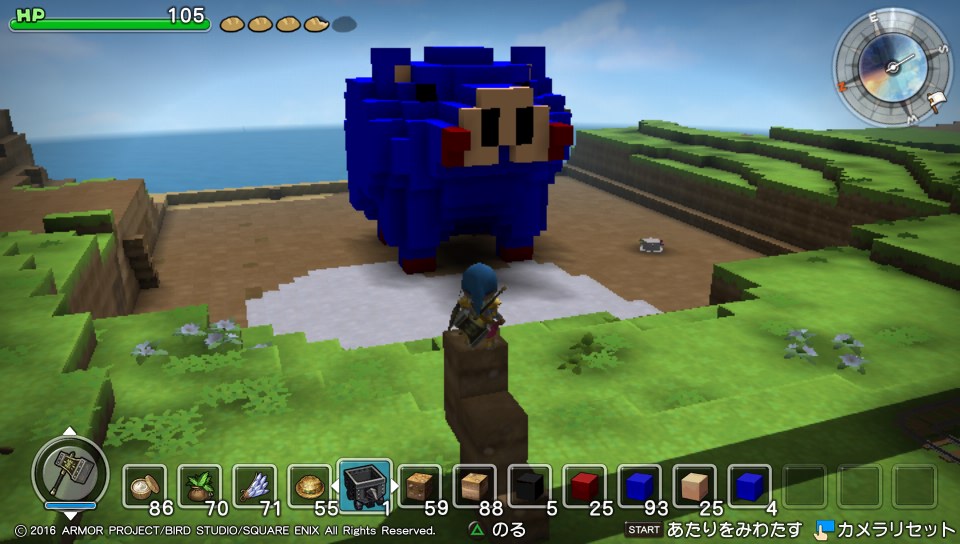Choose the green seedling item slot

(x=199, y=486)
